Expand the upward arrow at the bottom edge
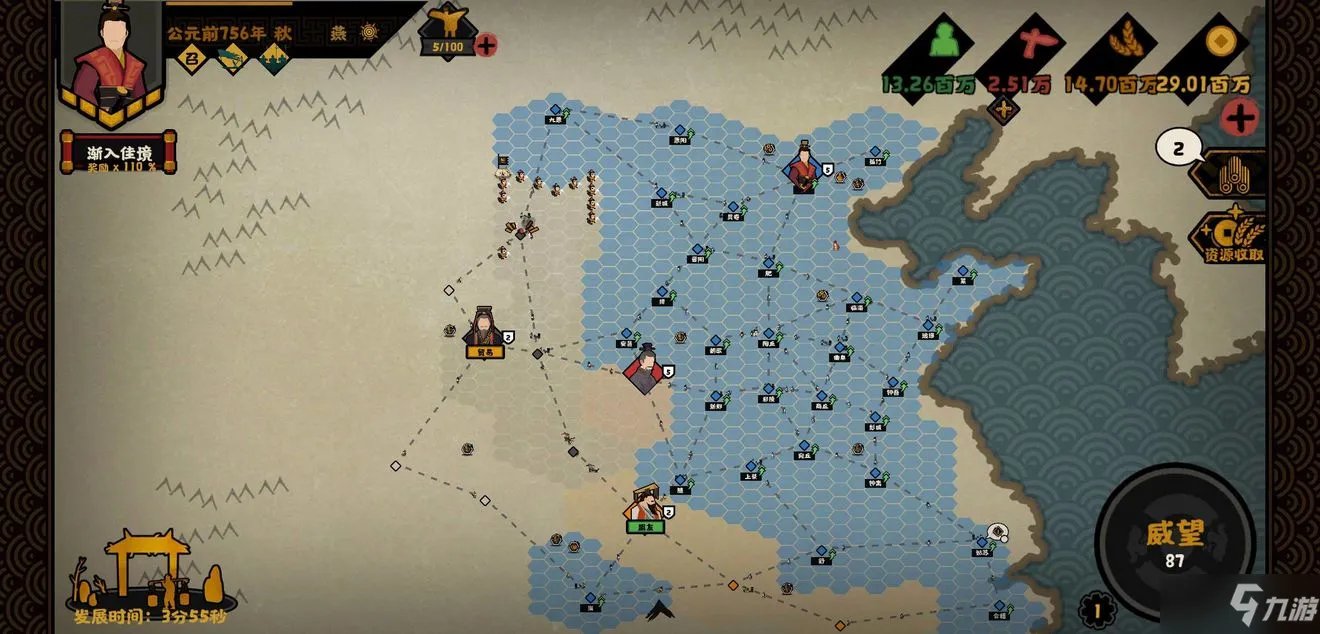The width and height of the screenshot is (1320, 634). (x=659, y=609)
